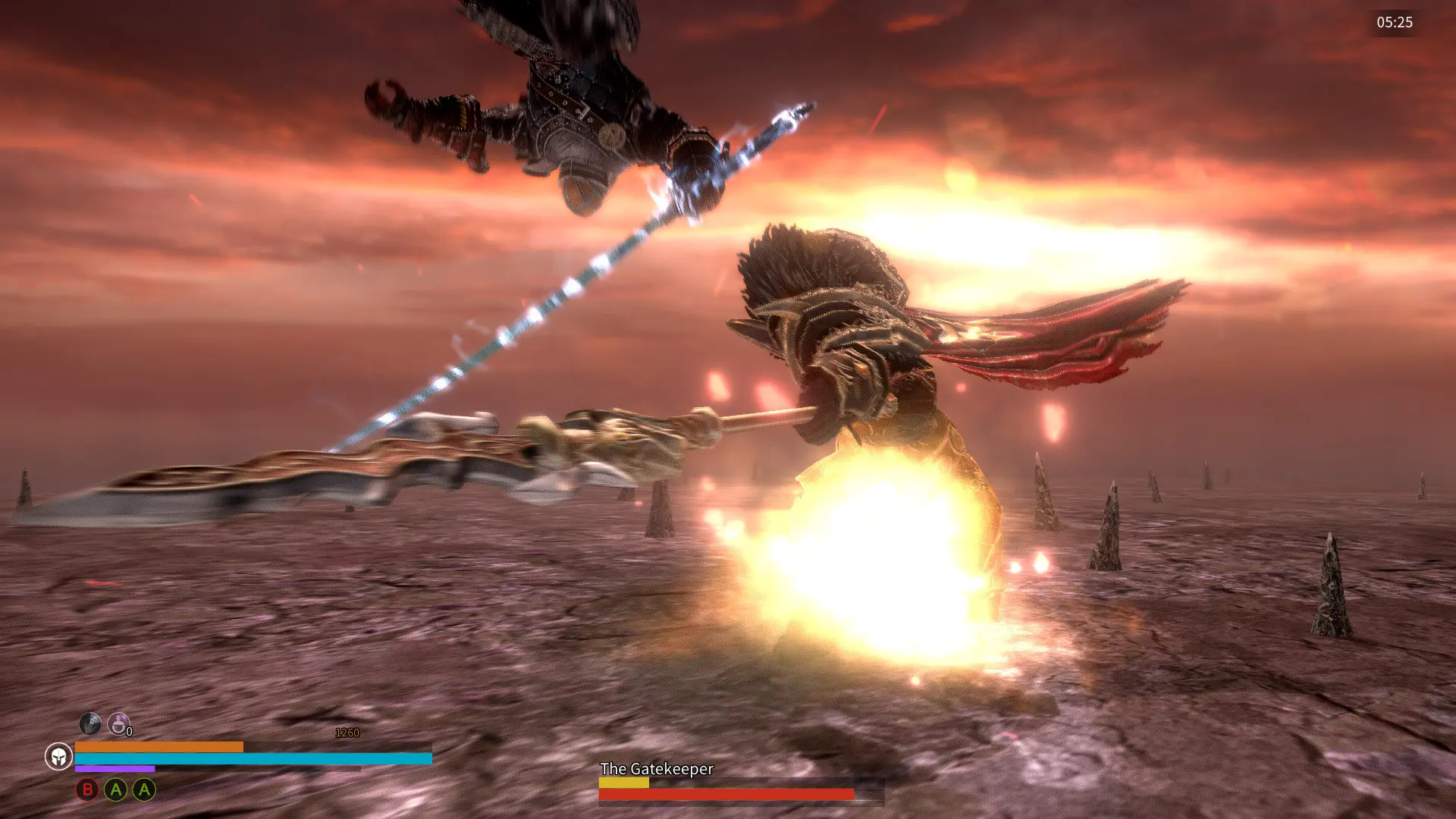Click the red B button prompt icon
This screenshot has width=1456, height=819.
click(x=86, y=790)
